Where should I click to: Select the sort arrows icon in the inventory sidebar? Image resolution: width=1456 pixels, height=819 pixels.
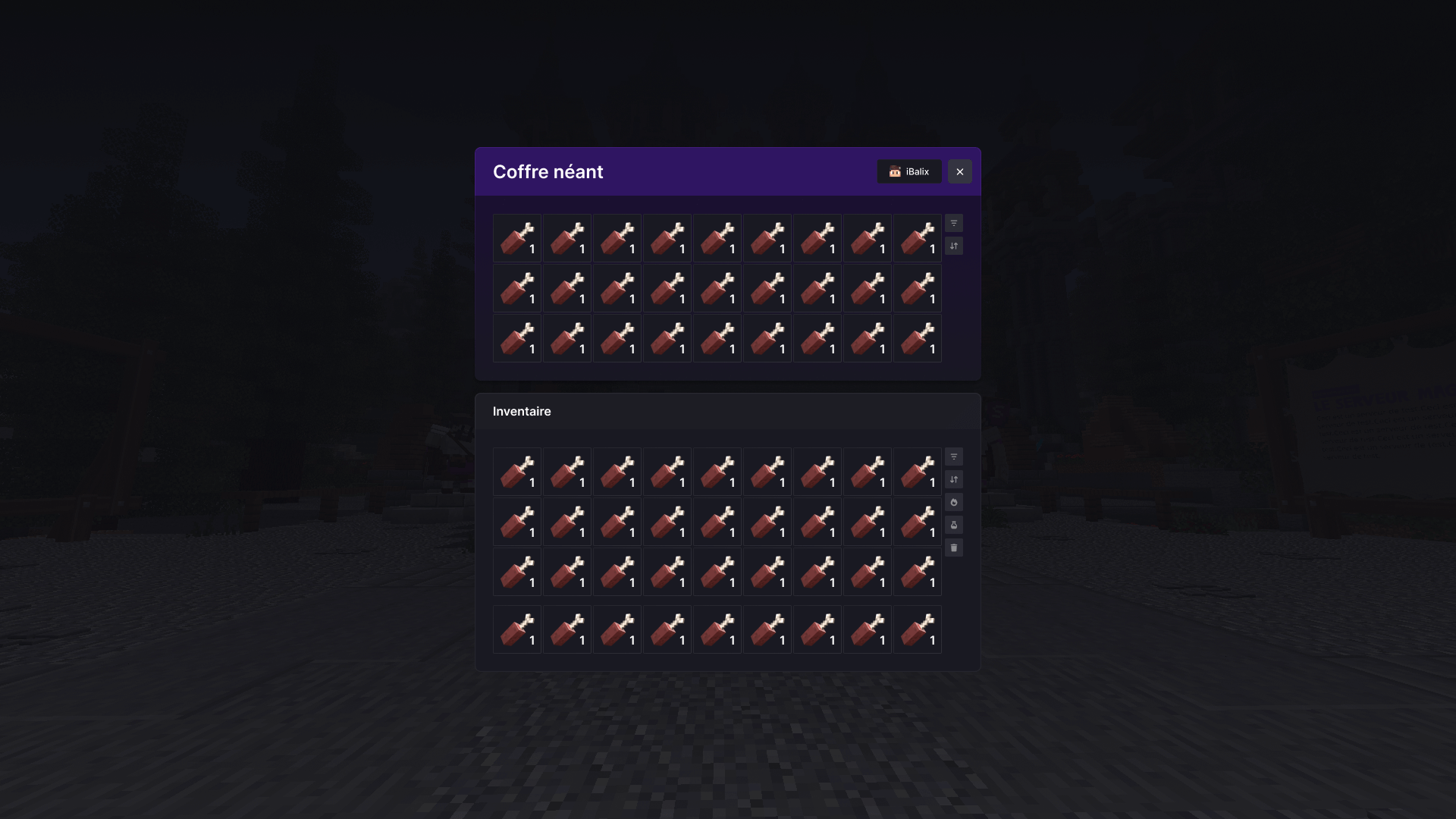953,479
